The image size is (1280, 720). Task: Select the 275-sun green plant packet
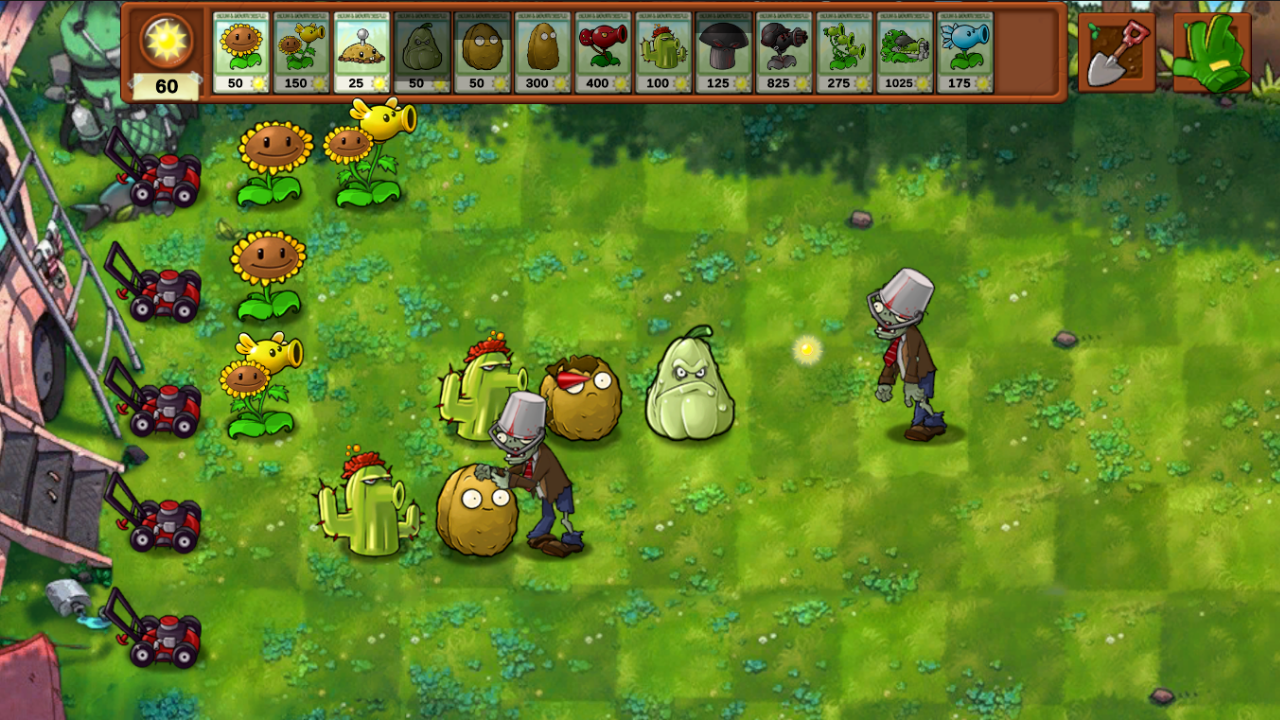[x=842, y=50]
